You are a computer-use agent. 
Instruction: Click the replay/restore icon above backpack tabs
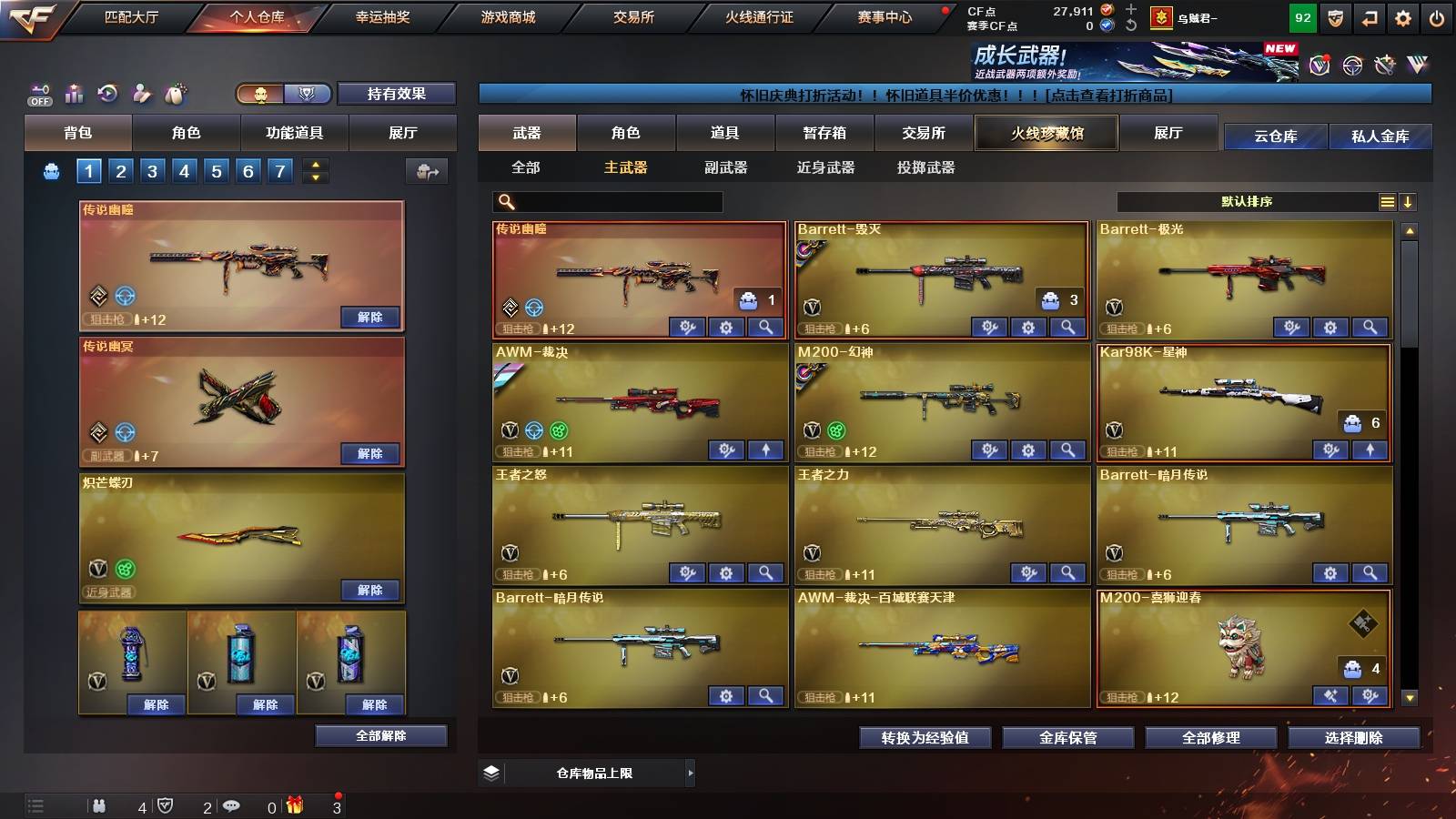pyautogui.click(x=107, y=91)
